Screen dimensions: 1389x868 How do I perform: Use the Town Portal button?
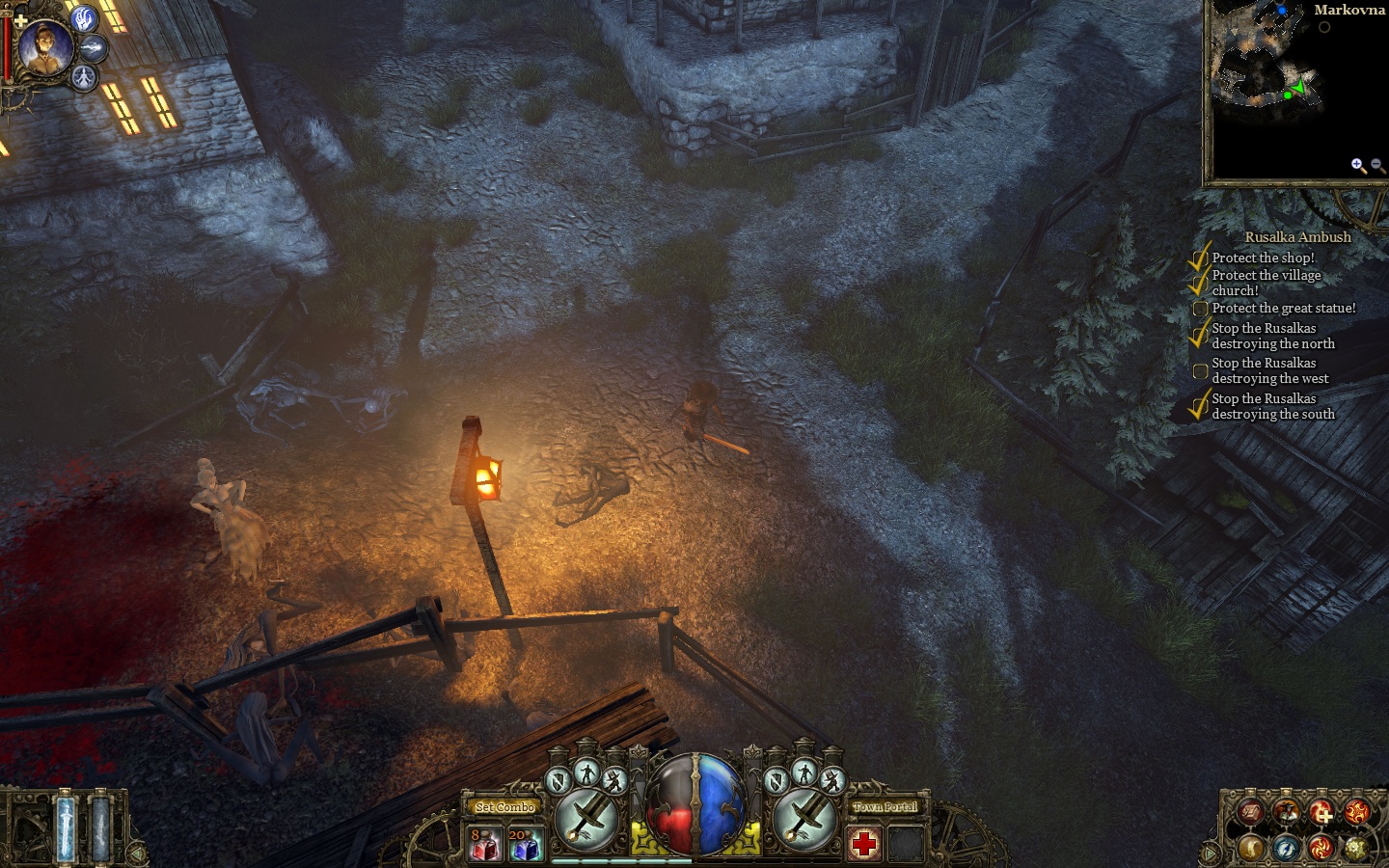coord(885,807)
